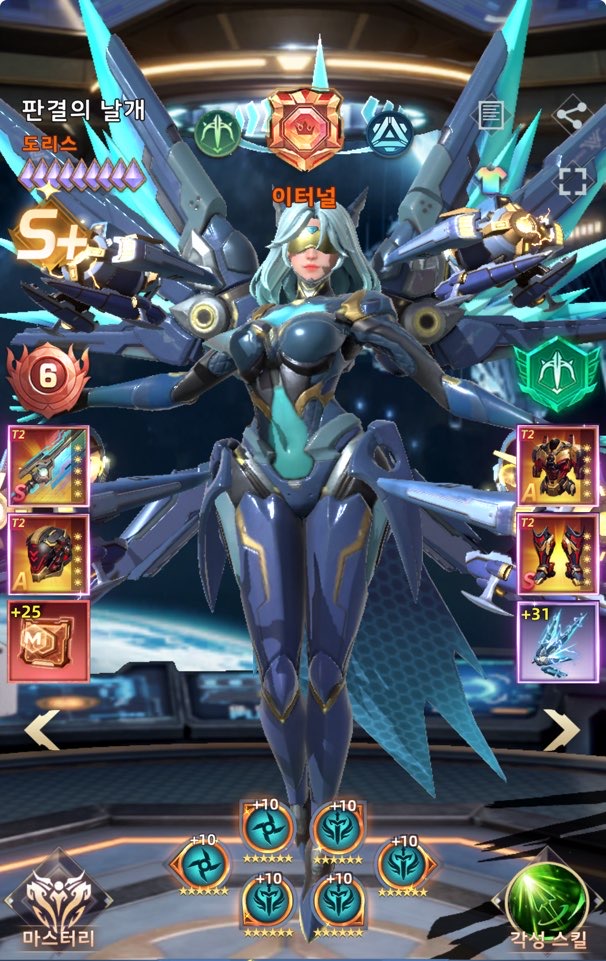Select the T2 weapon equipment slot
Viewport: 606px width, 961px height.
coord(48,466)
